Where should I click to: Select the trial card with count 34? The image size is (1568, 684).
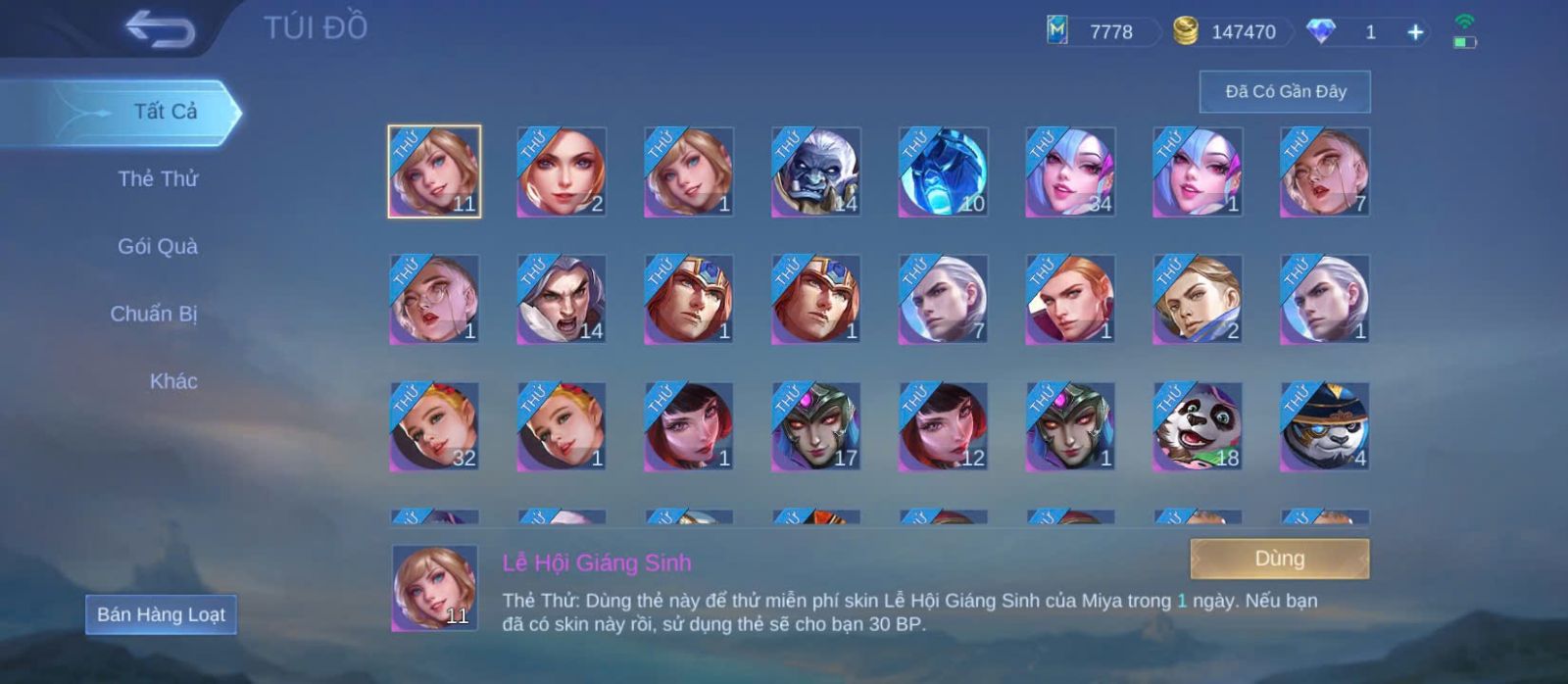click(1070, 171)
